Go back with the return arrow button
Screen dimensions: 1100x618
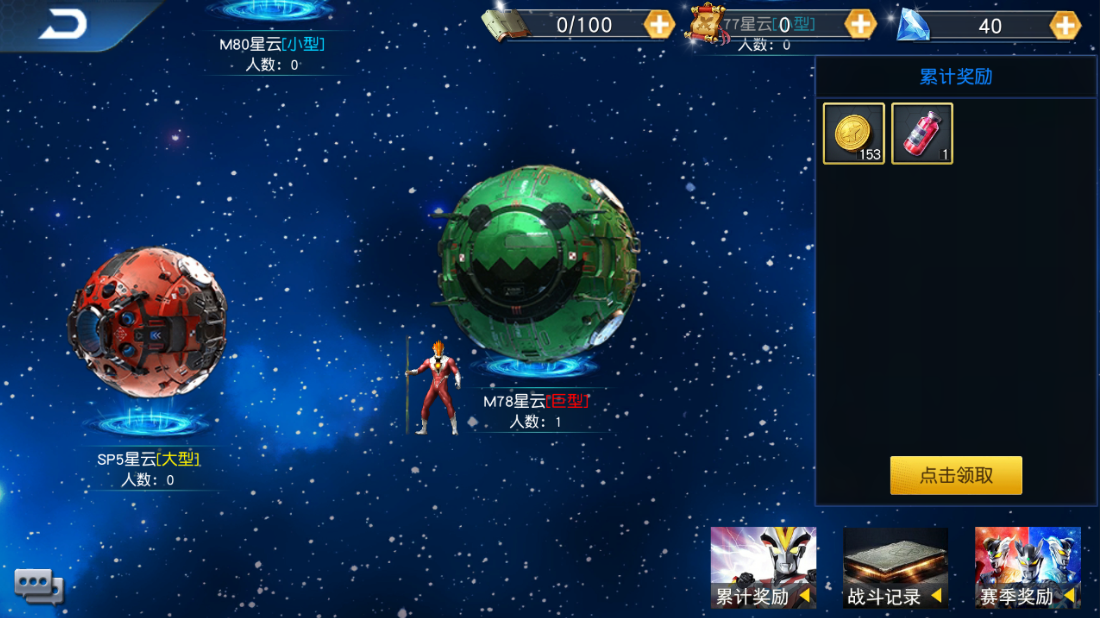pos(63,24)
